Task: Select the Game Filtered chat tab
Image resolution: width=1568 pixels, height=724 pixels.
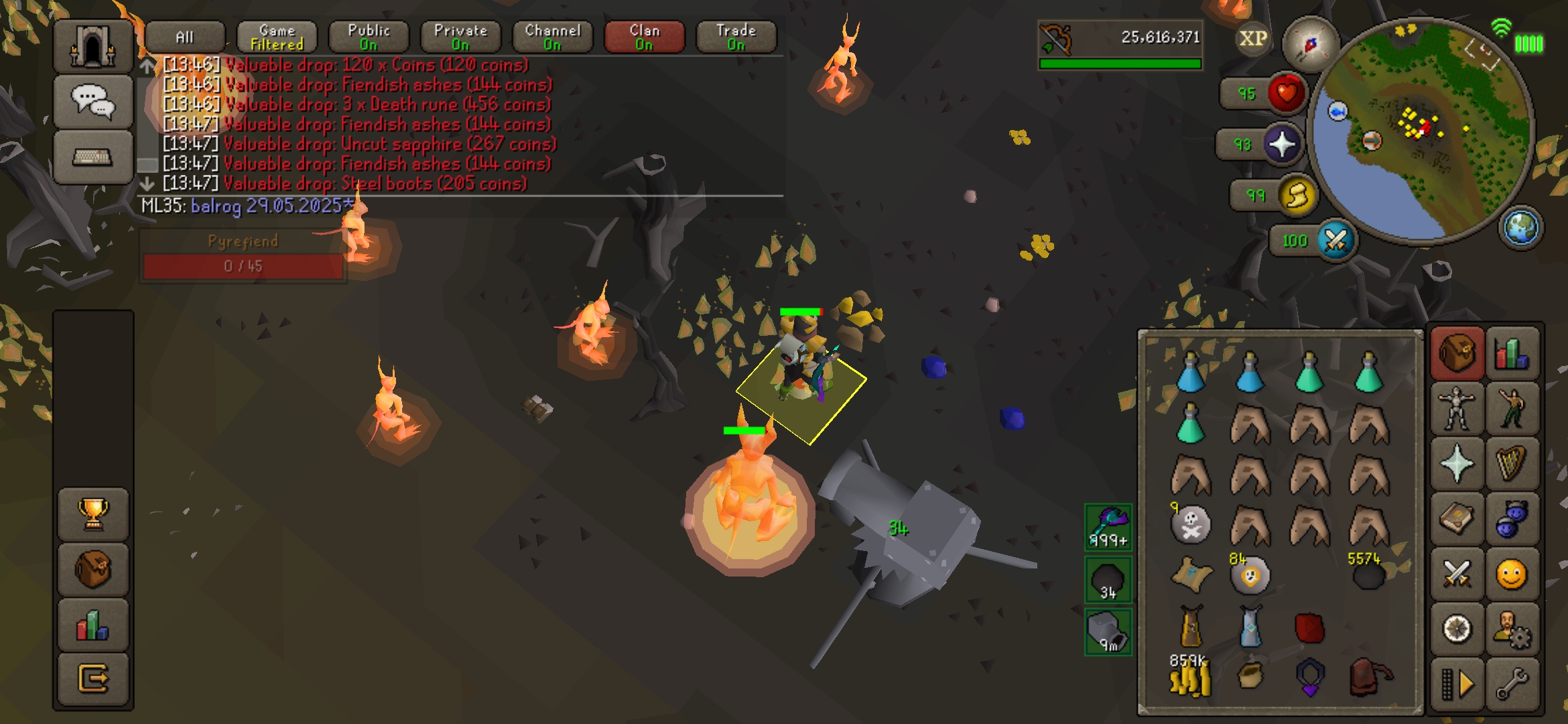Action: point(277,37)
